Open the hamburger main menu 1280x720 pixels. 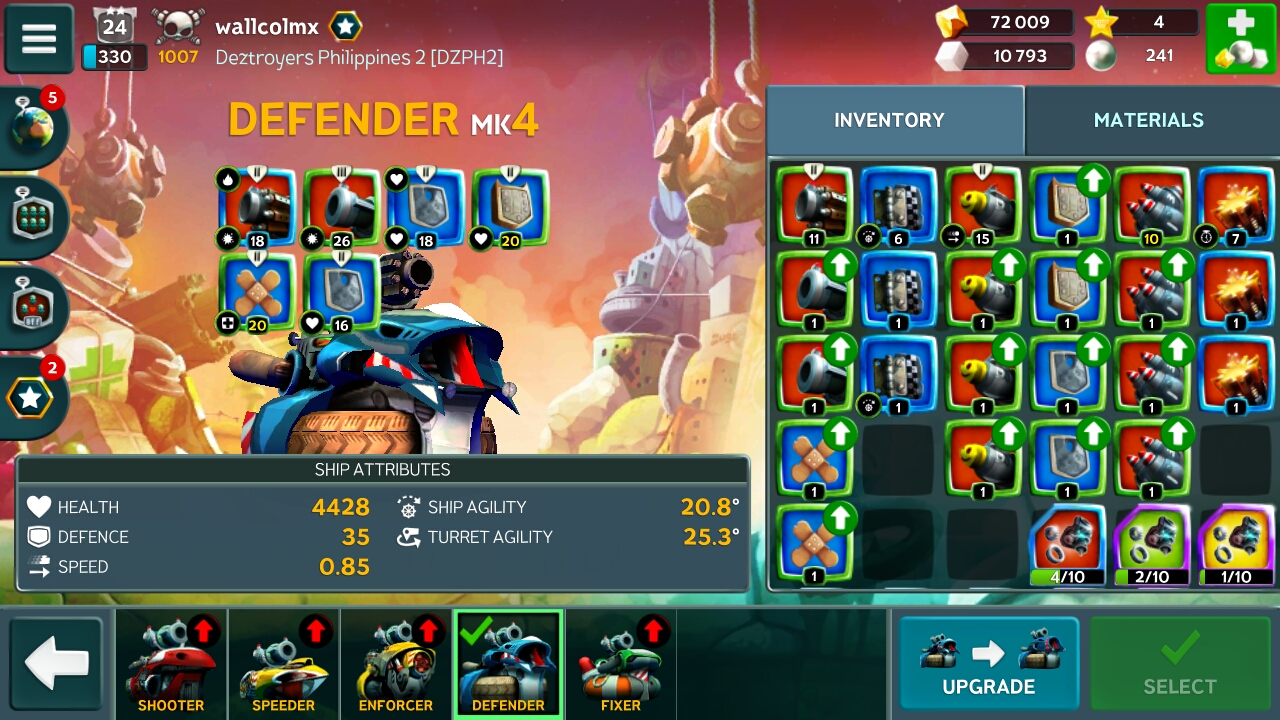(x=39, y=39)
